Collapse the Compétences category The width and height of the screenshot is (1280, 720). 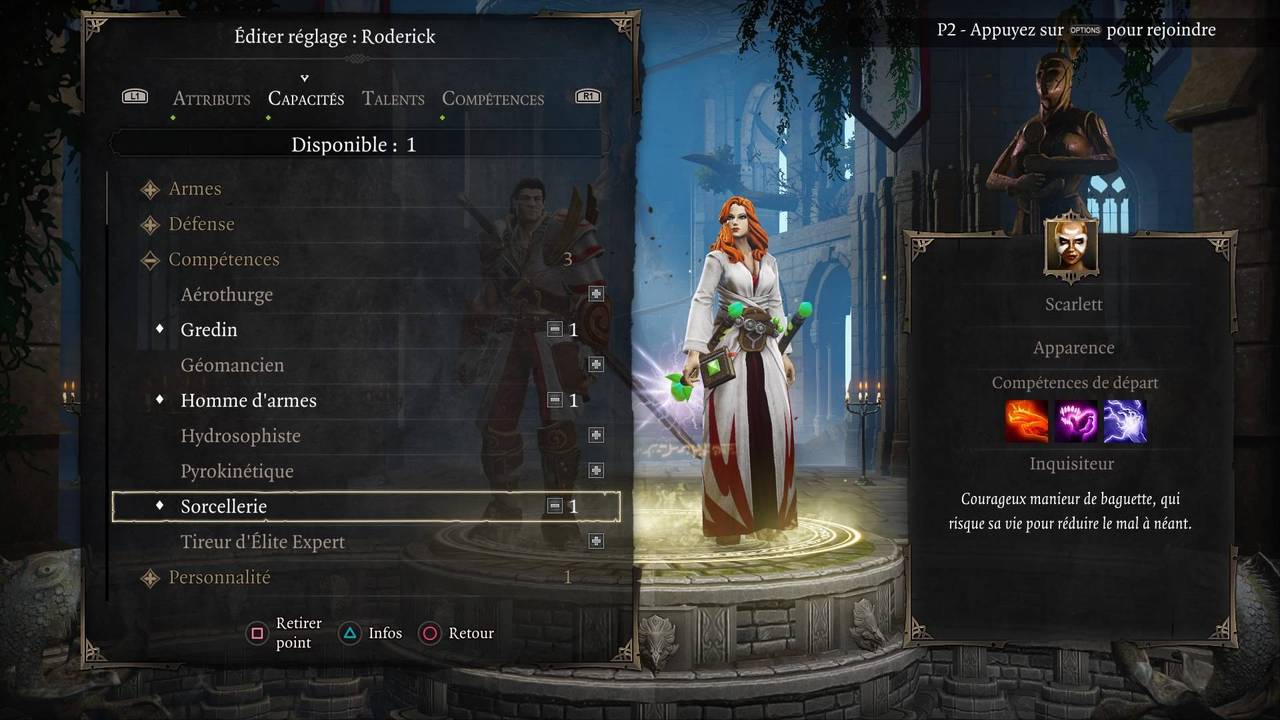coord(223,260)
